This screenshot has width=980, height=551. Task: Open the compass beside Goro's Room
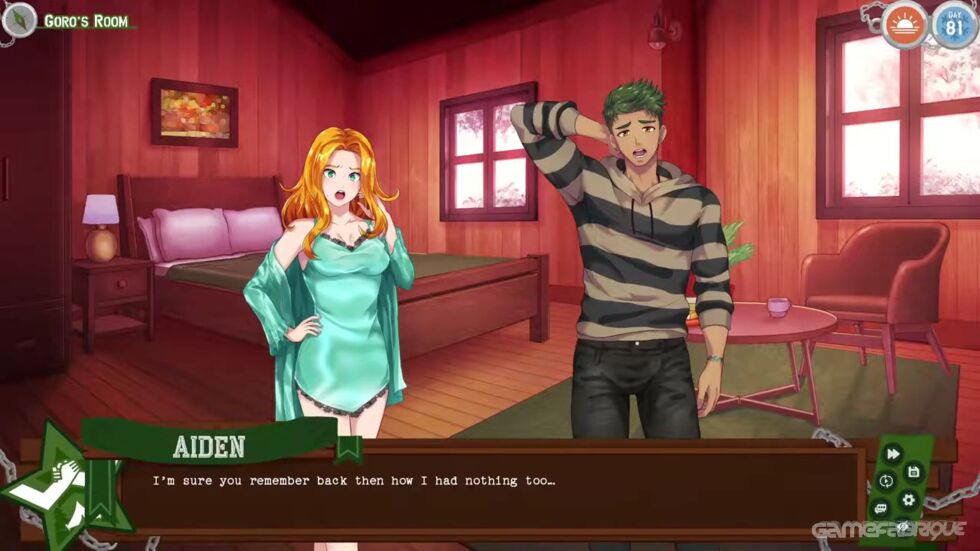[18, 18]
